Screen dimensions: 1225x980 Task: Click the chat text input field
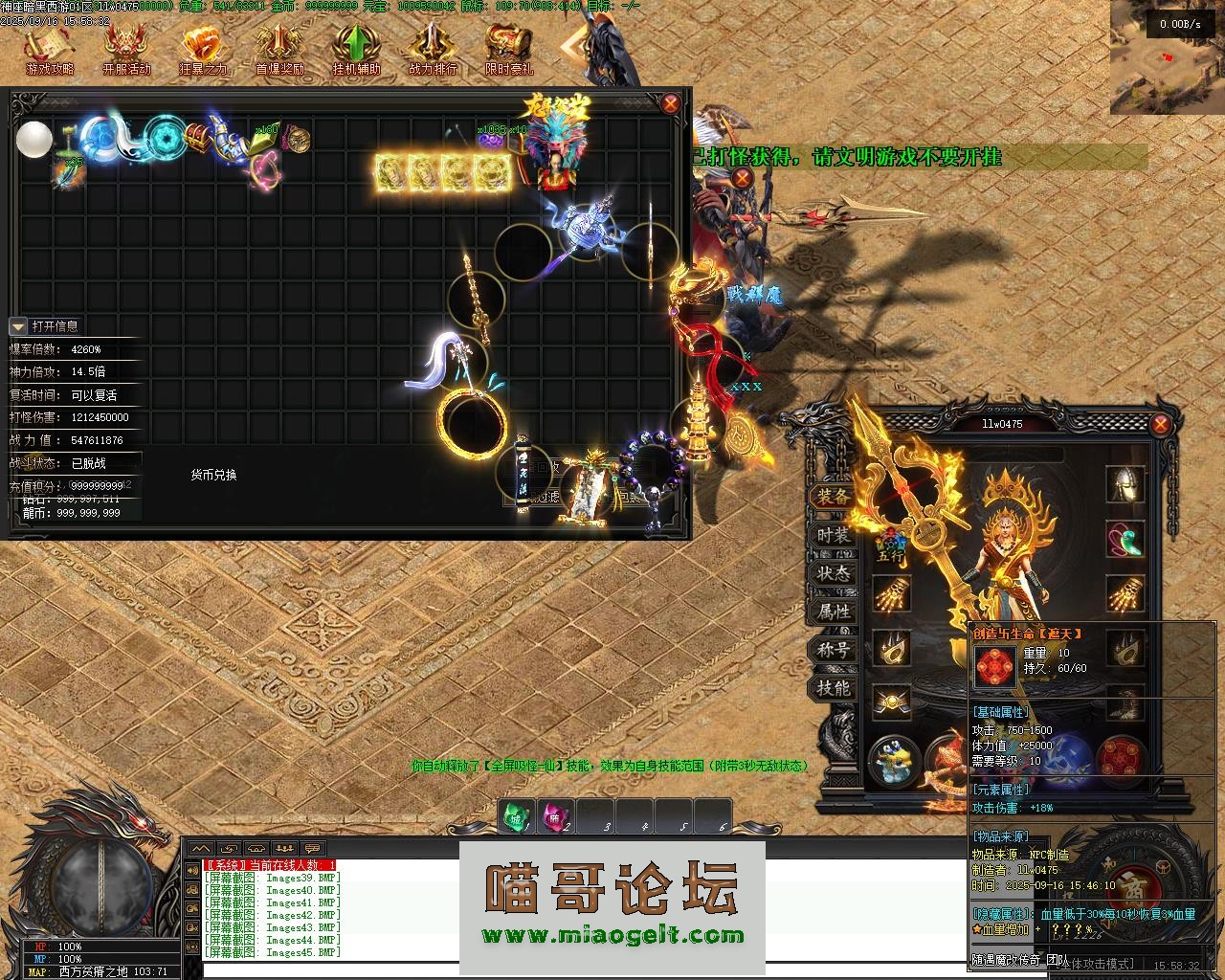[574, 970]
